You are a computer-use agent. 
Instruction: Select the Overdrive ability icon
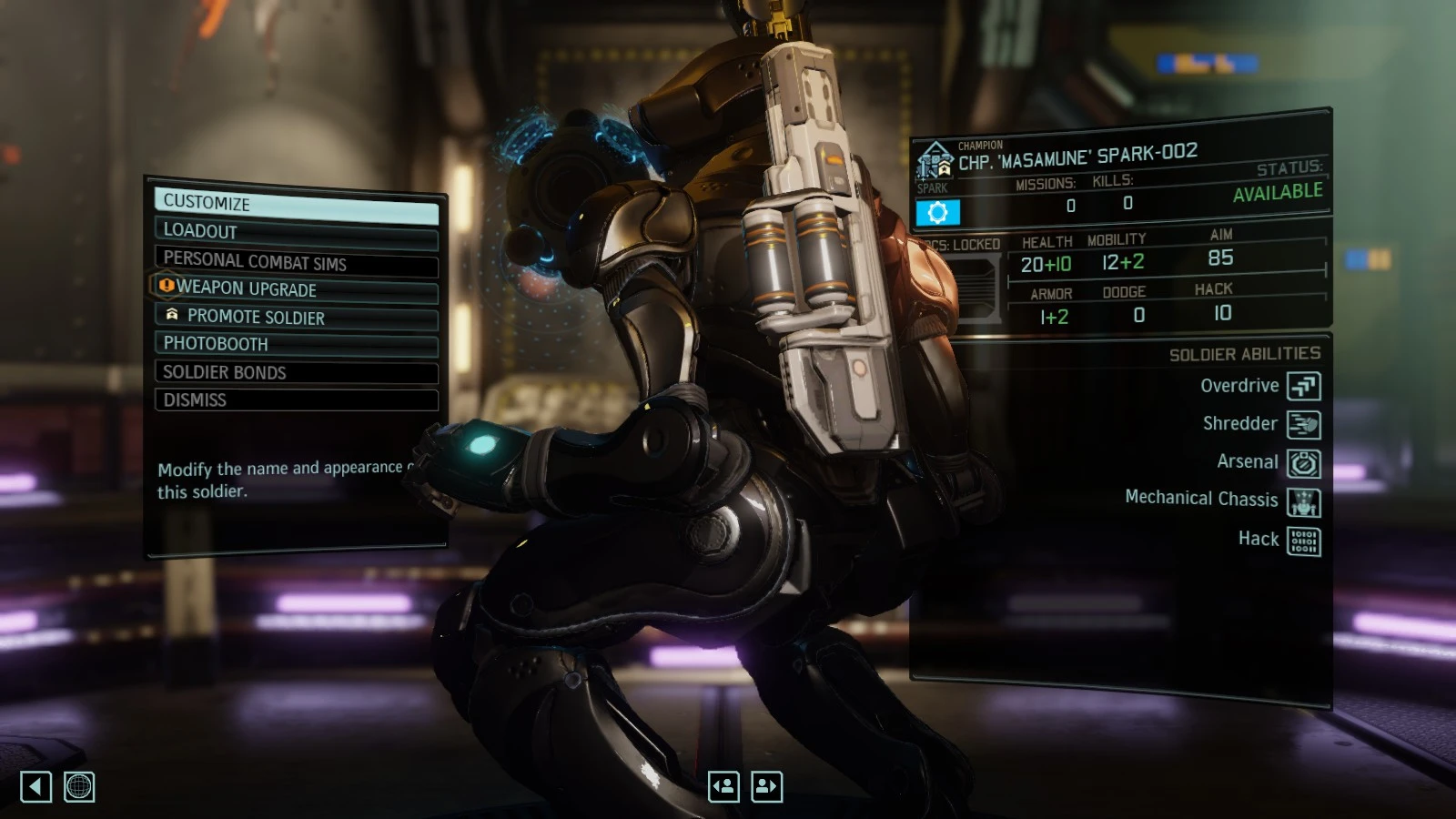pyautogui.click(x=1305, y=386)
